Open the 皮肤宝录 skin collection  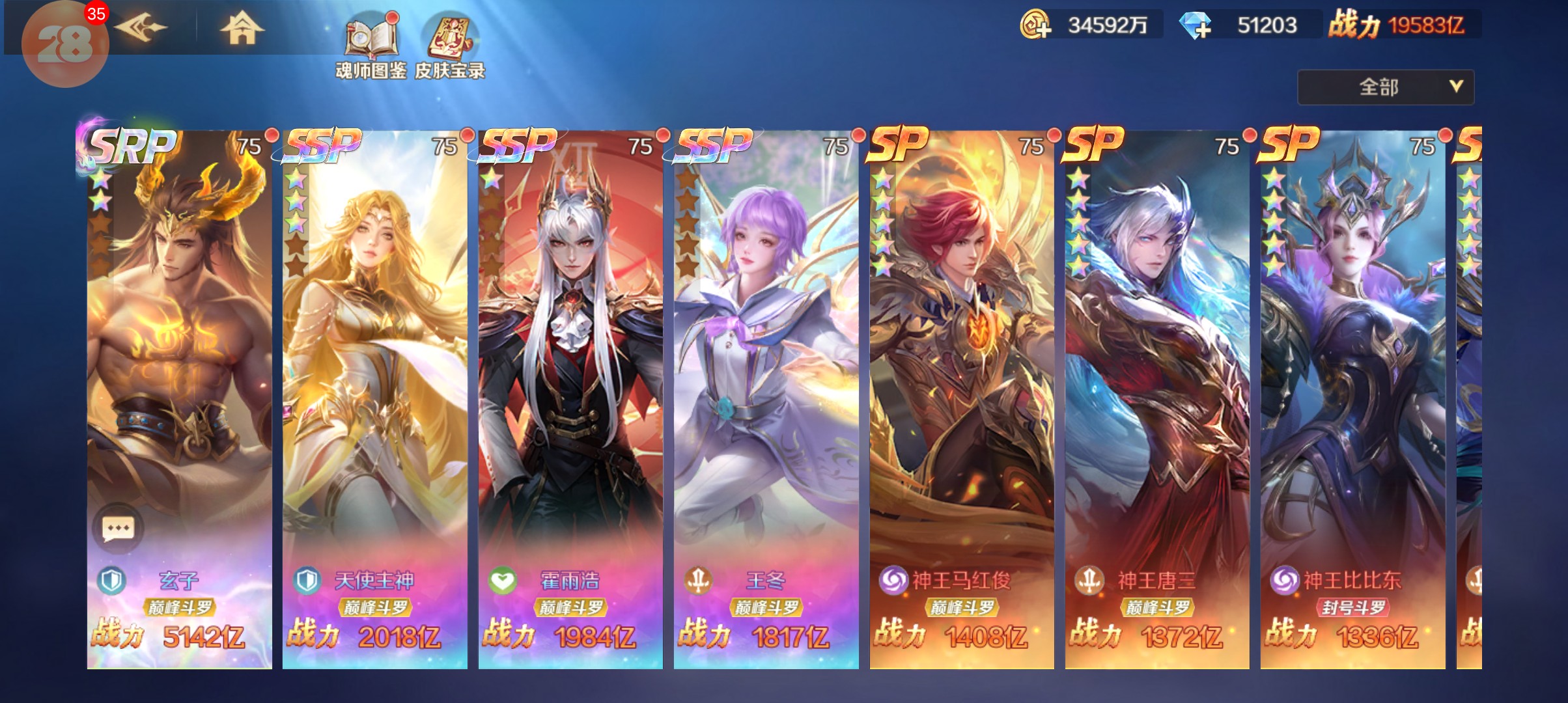tap(450, 47)
